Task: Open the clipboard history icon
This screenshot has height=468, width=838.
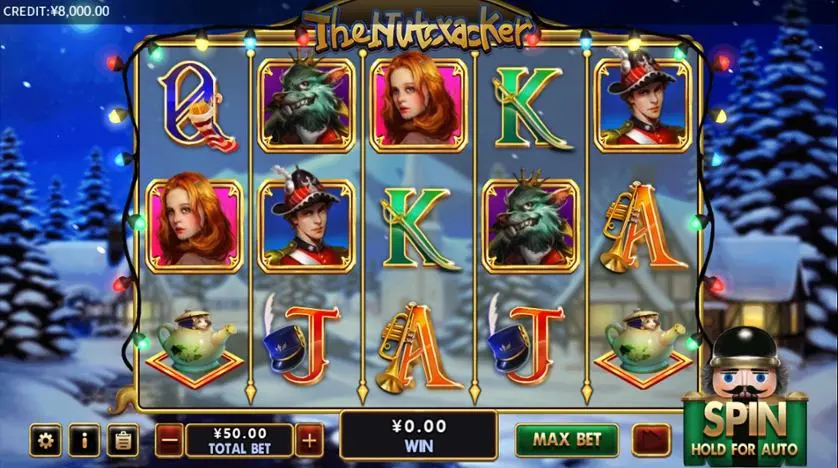Action: click(x=122, y=439)
